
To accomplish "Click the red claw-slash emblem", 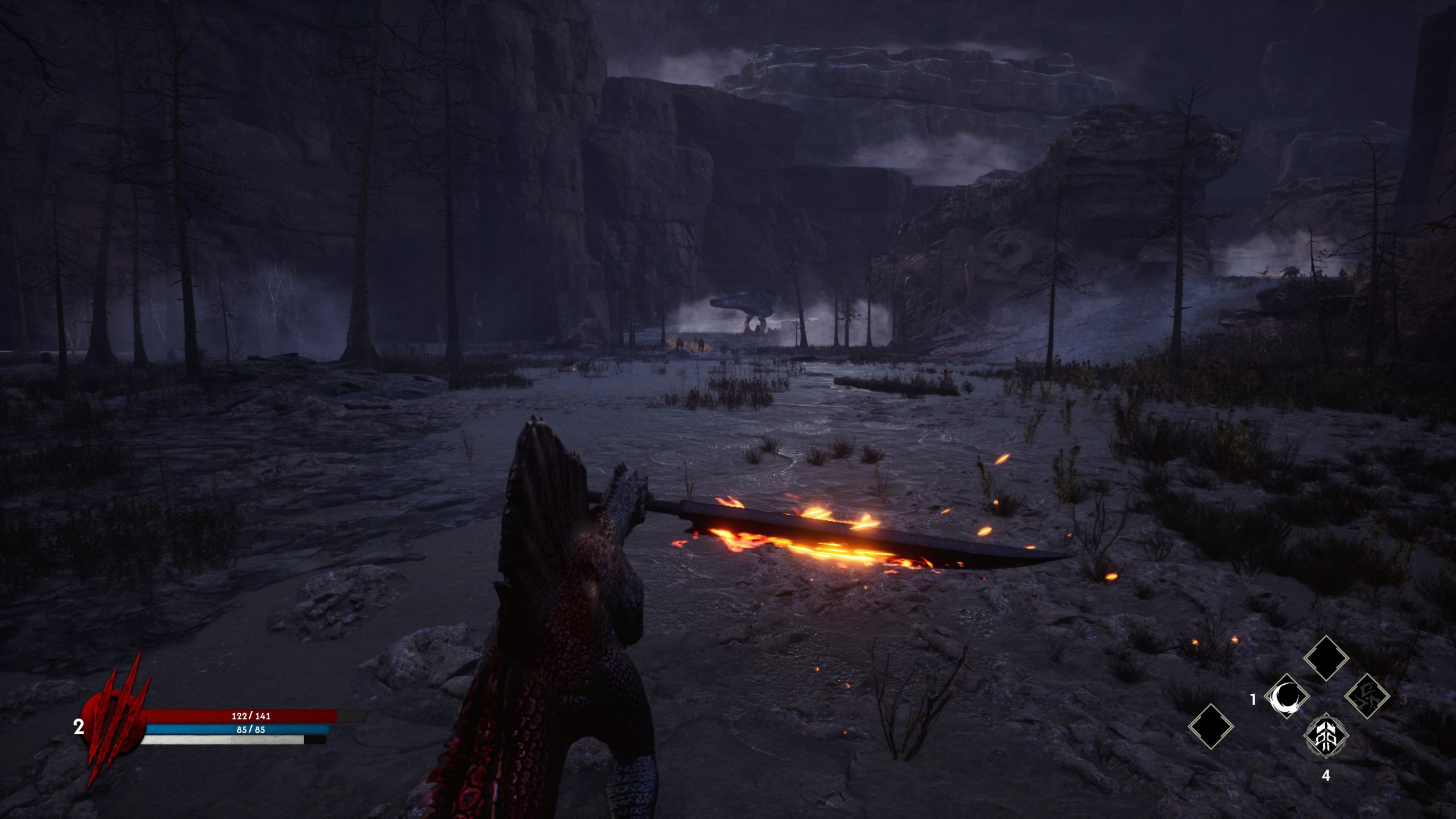I will pyautogui.click(x=114, y=722).
